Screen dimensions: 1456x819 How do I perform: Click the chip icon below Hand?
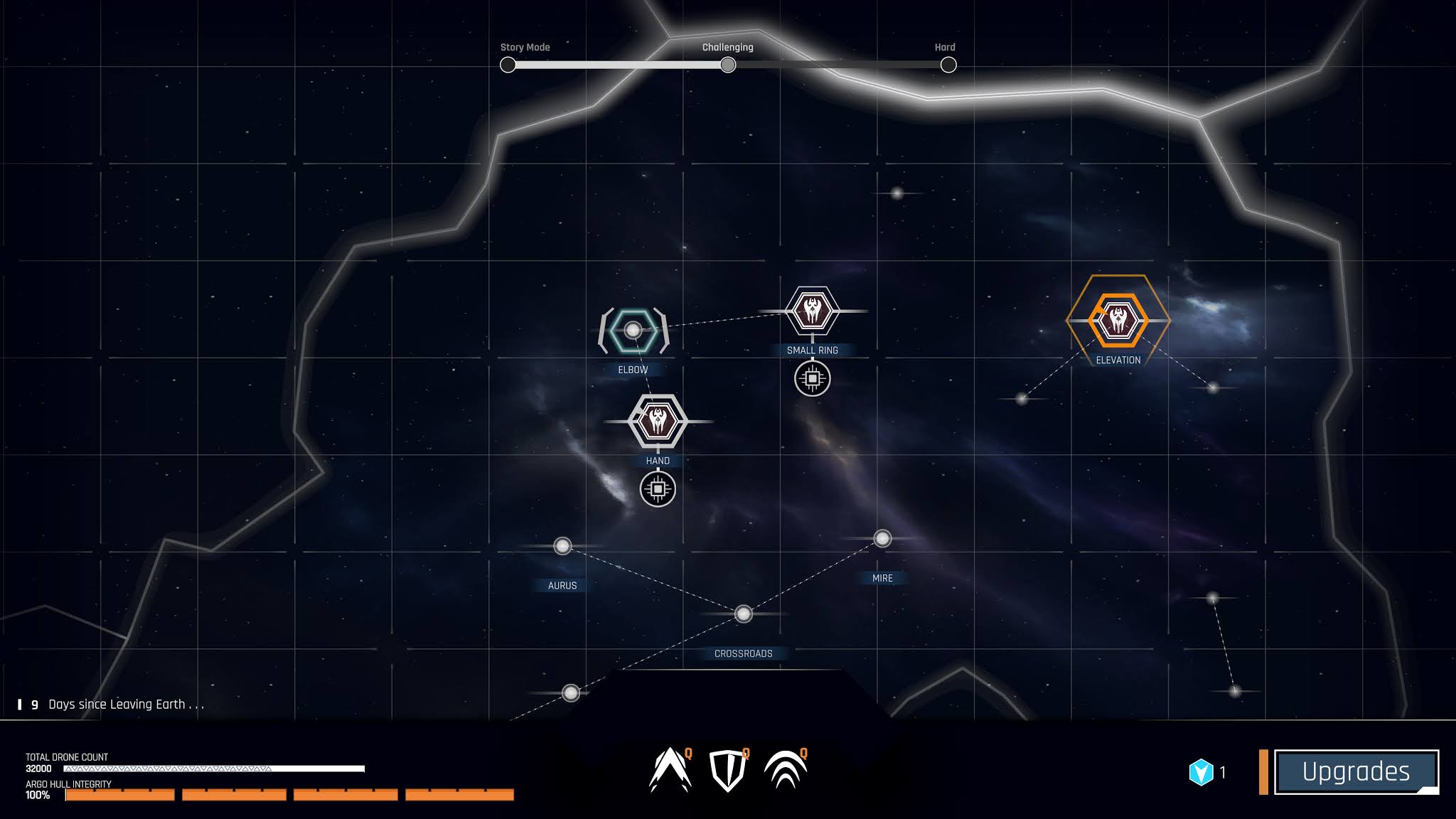tap(658, 489)
